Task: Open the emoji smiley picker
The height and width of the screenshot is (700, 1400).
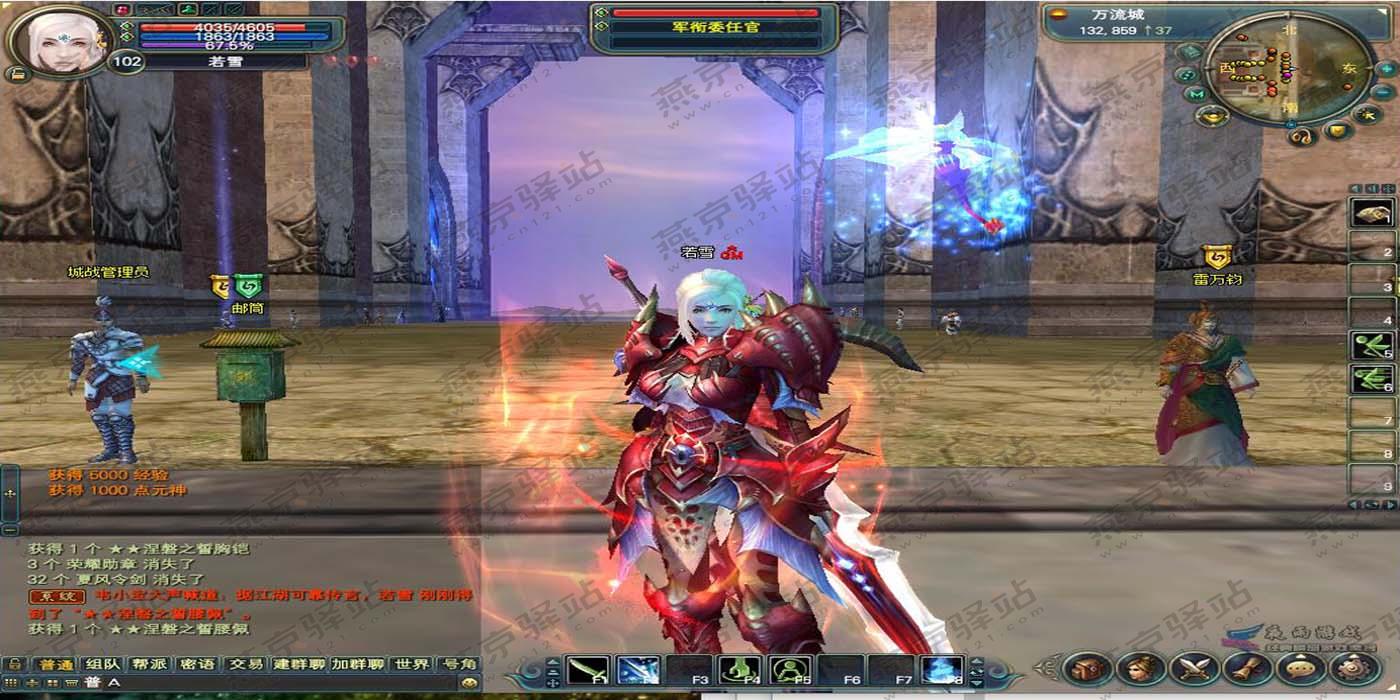Action: click(468, 683)
